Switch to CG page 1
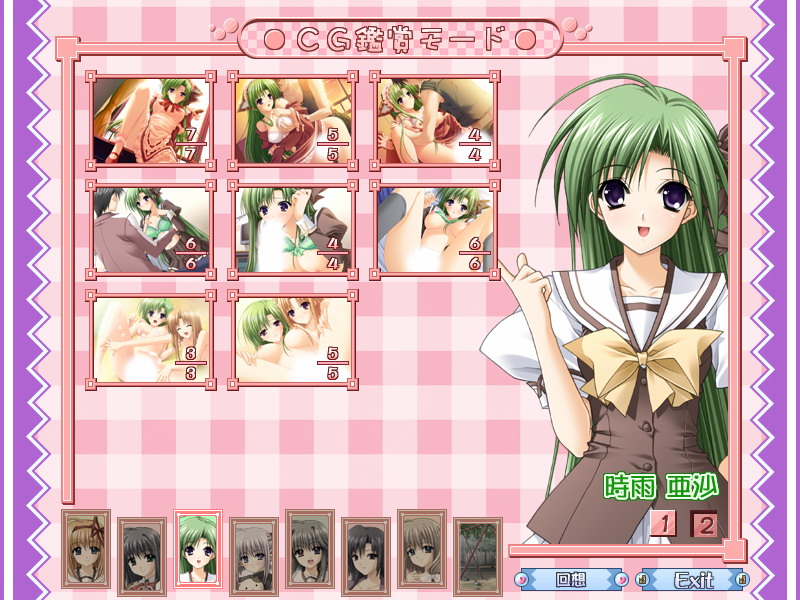This screenshot has width=800, height=600. (x=663, y=523)
